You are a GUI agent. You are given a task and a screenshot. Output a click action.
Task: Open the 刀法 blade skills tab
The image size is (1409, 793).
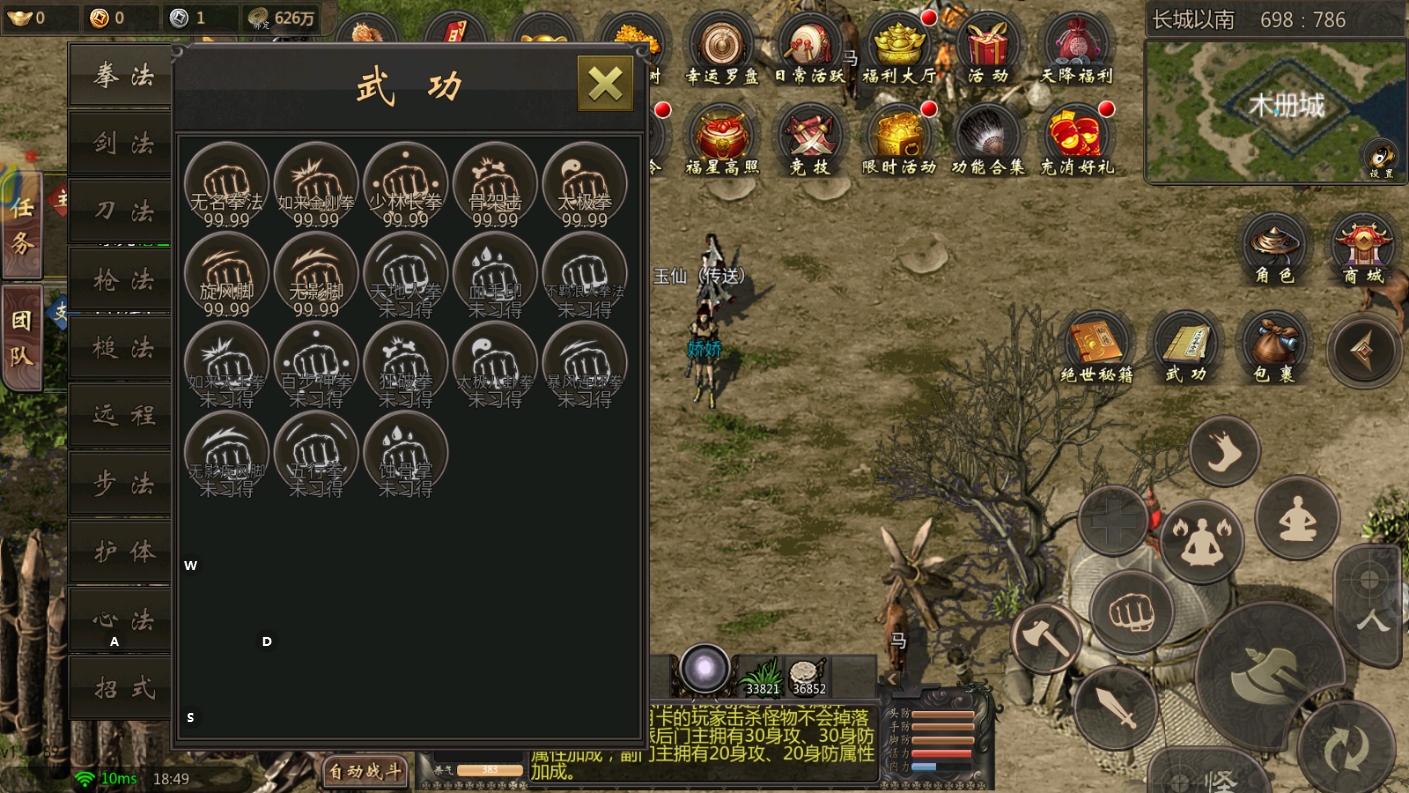[x=124, y=211]
